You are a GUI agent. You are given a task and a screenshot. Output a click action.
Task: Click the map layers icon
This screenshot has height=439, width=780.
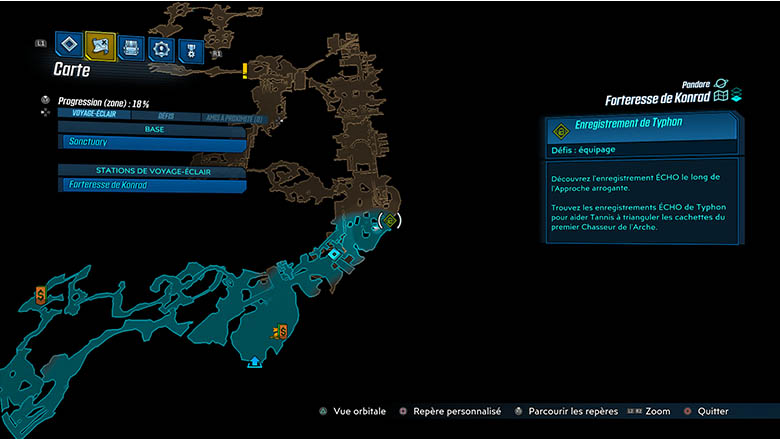[x=736, y=96]
